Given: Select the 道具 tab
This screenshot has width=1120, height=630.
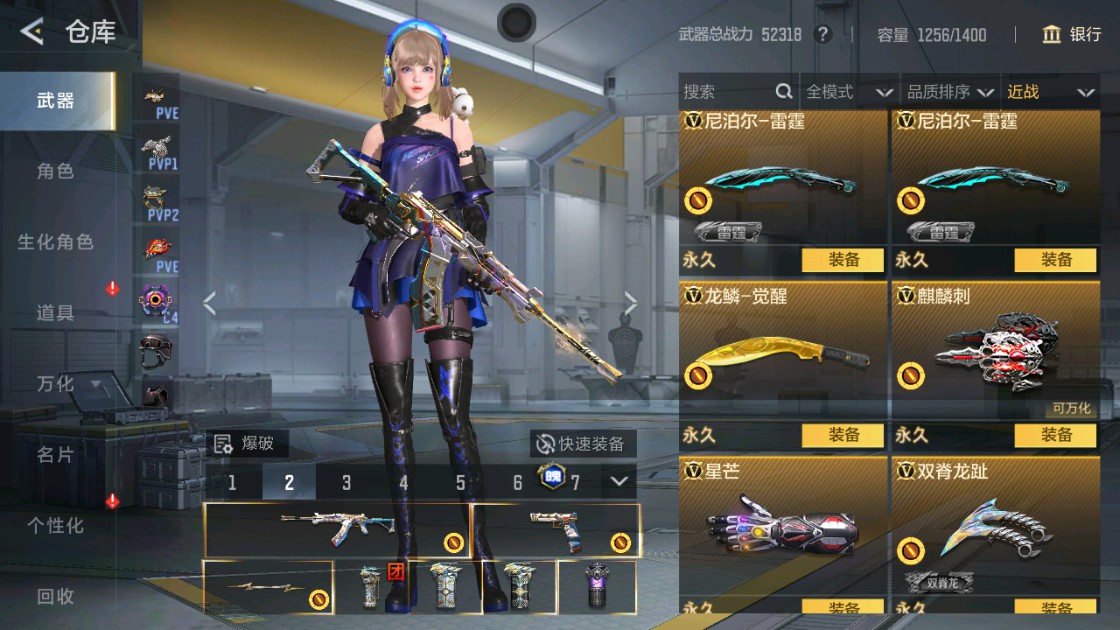Looking at the screenshot, I should click(x=55, y=313).
